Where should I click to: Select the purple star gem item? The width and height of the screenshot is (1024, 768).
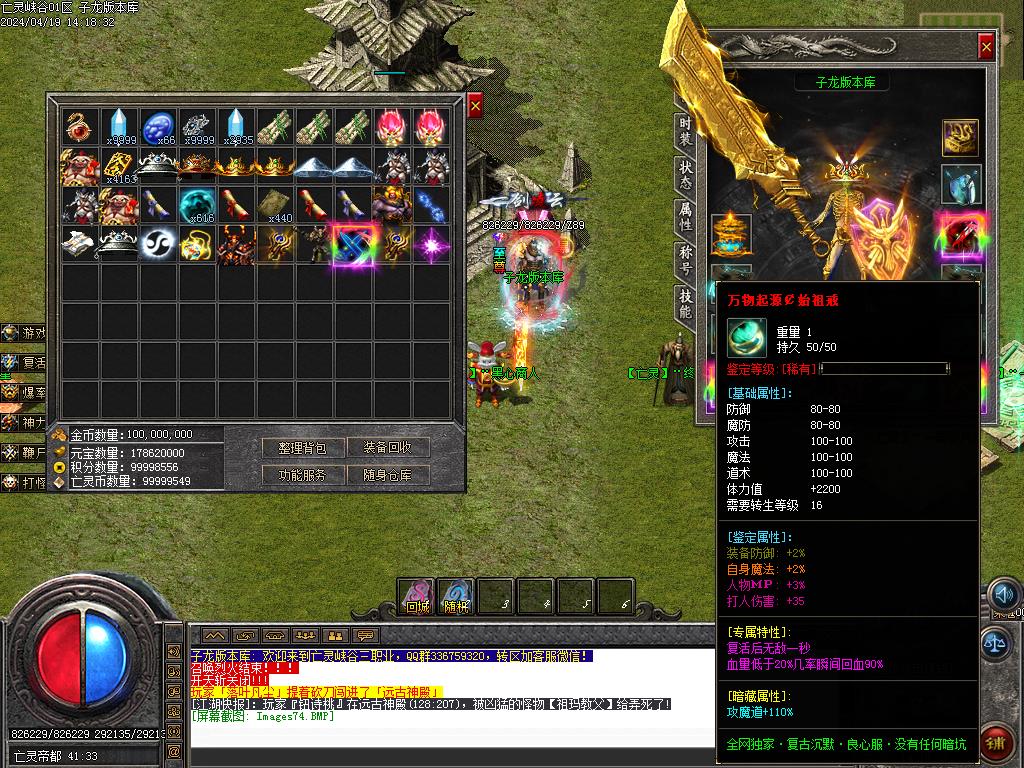click(x=432, y=245)
